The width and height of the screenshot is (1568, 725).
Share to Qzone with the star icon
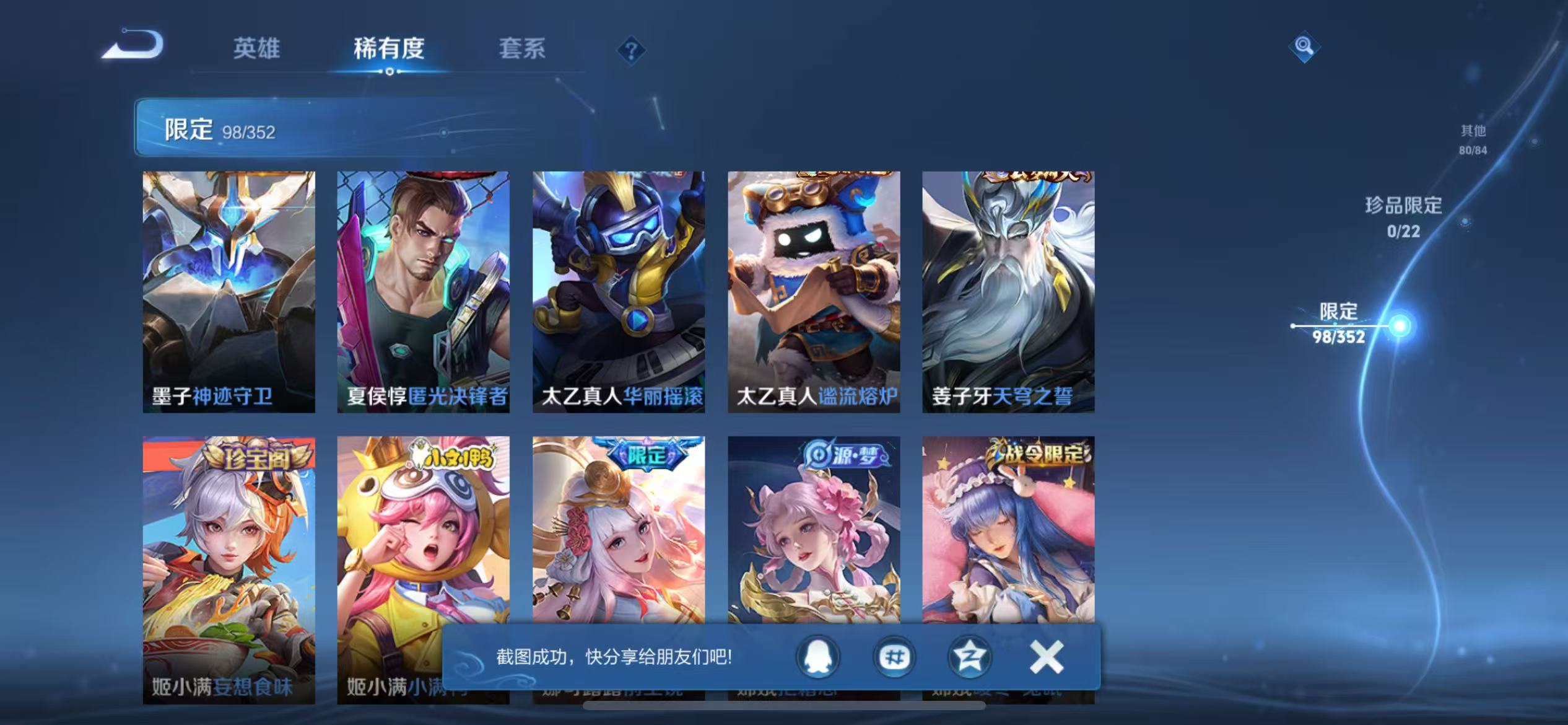(x=970, y=656)
